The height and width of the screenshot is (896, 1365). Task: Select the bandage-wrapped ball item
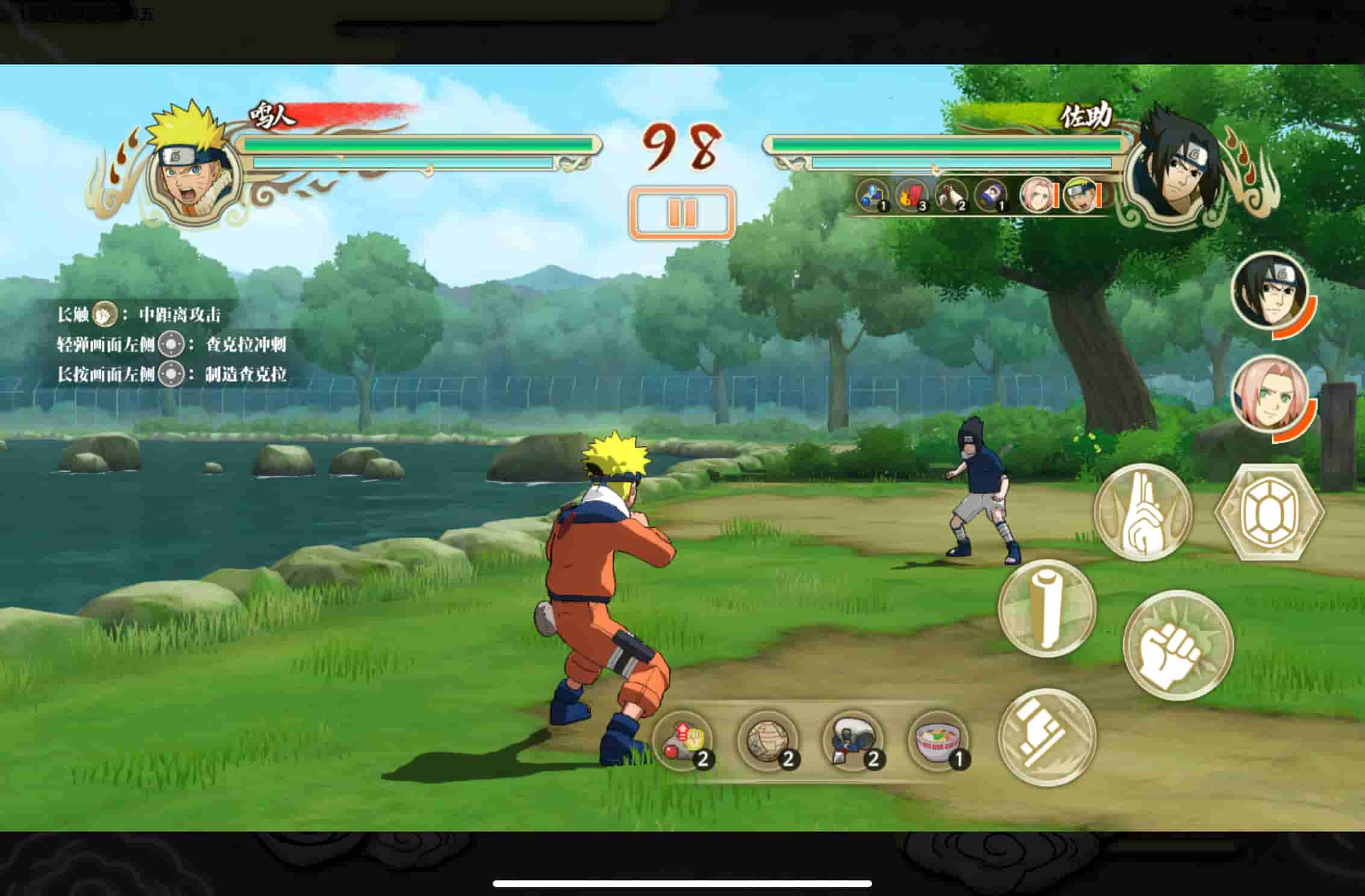(x=768, y=741)
